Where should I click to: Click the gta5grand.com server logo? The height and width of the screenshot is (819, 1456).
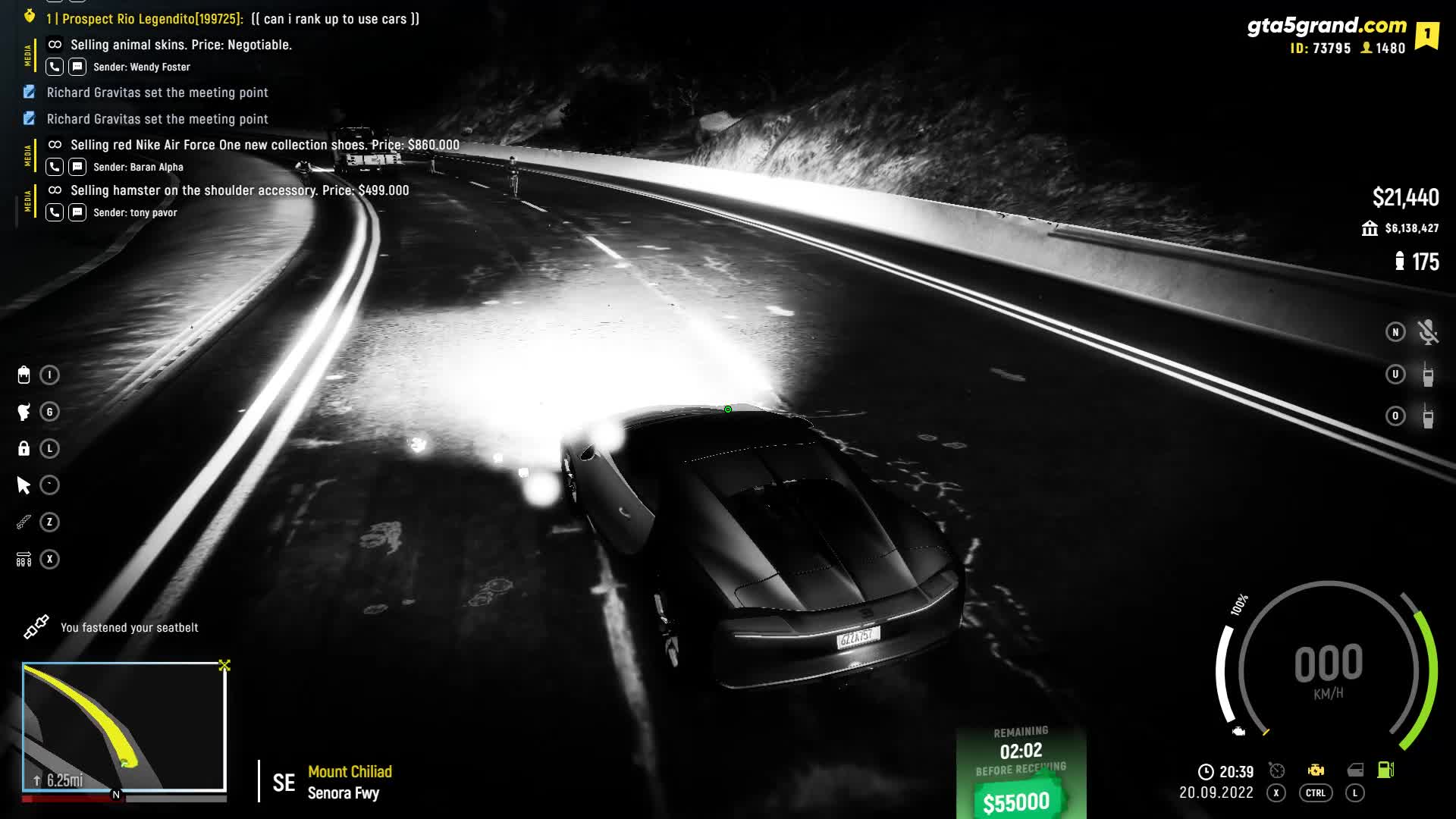tap(1326, 26)
